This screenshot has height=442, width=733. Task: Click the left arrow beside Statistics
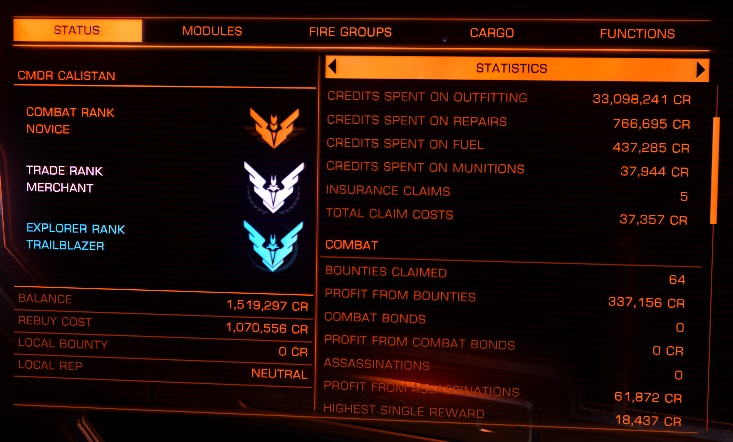click(x=332, y=68)
